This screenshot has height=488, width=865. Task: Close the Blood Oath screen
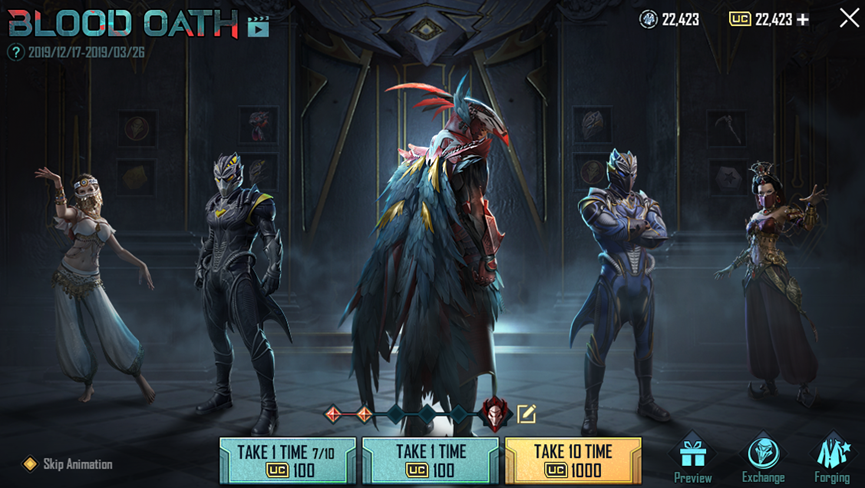tap(848, 18)
